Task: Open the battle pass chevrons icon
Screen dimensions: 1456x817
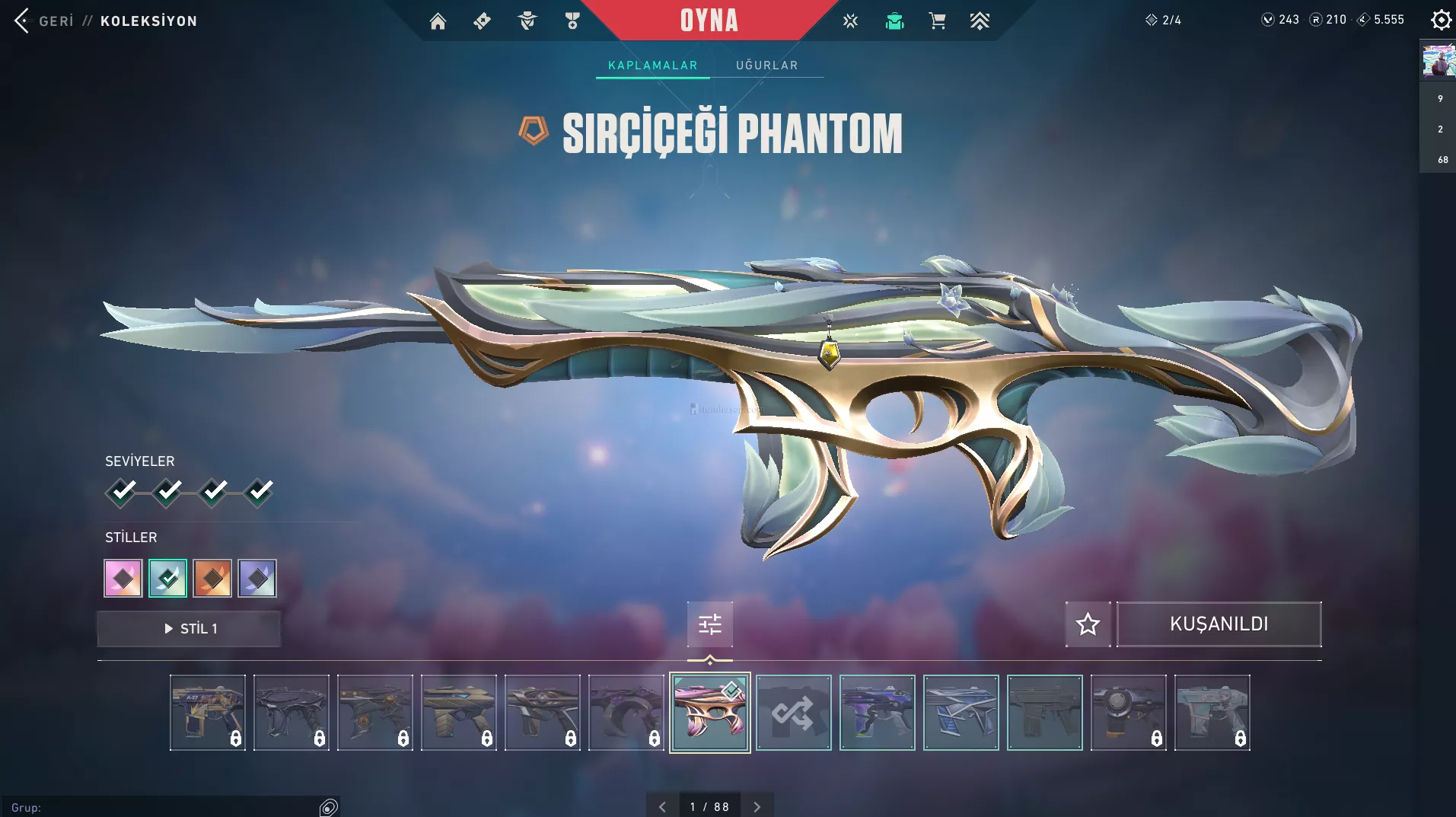Action: coord(980,21)
